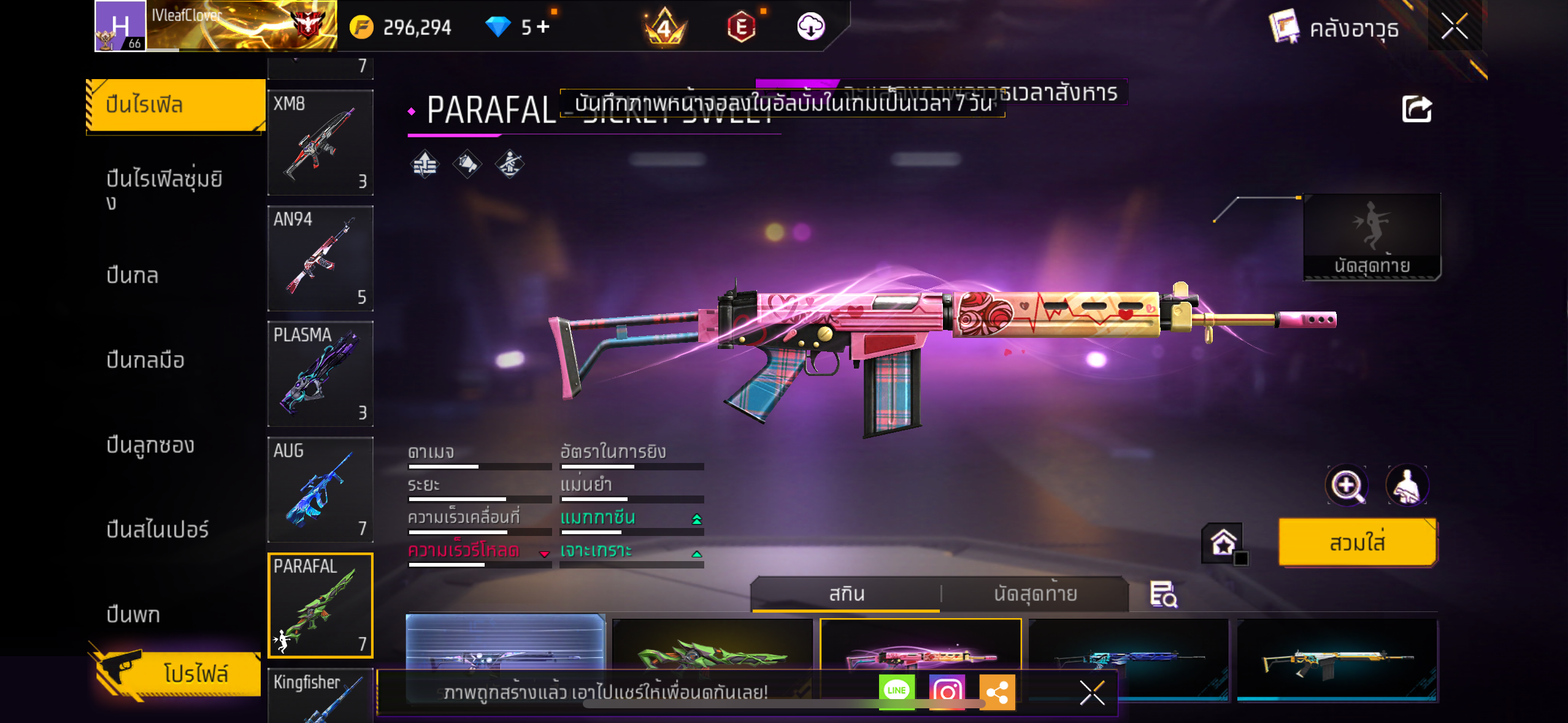The image size is (1568, 723).
Task: Dismiss the share notification bar
Action: click(x=1092, y=693)
